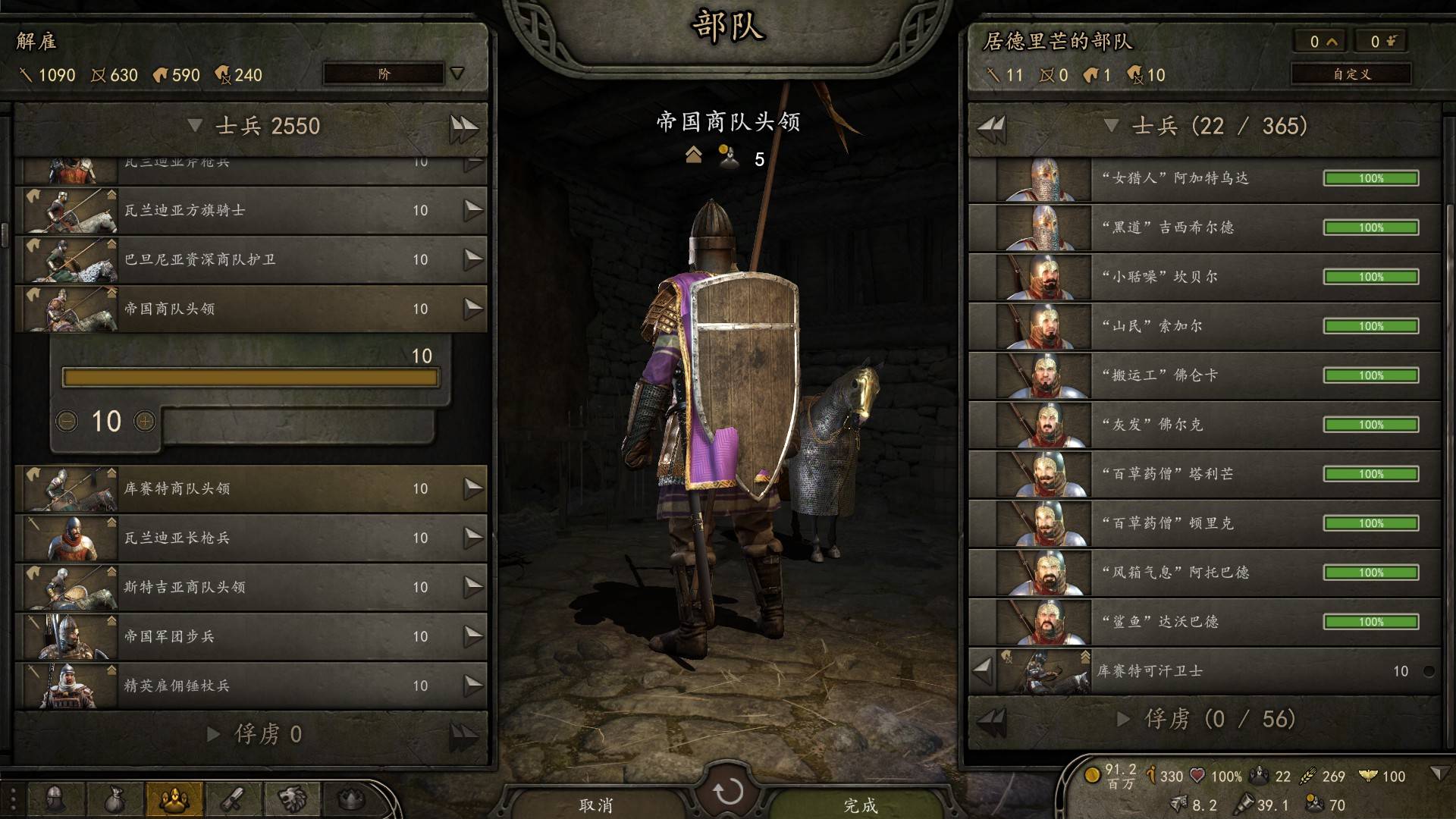
Task: Move 库赛特可汗卫士 back with left arrow
Action: 983,670
